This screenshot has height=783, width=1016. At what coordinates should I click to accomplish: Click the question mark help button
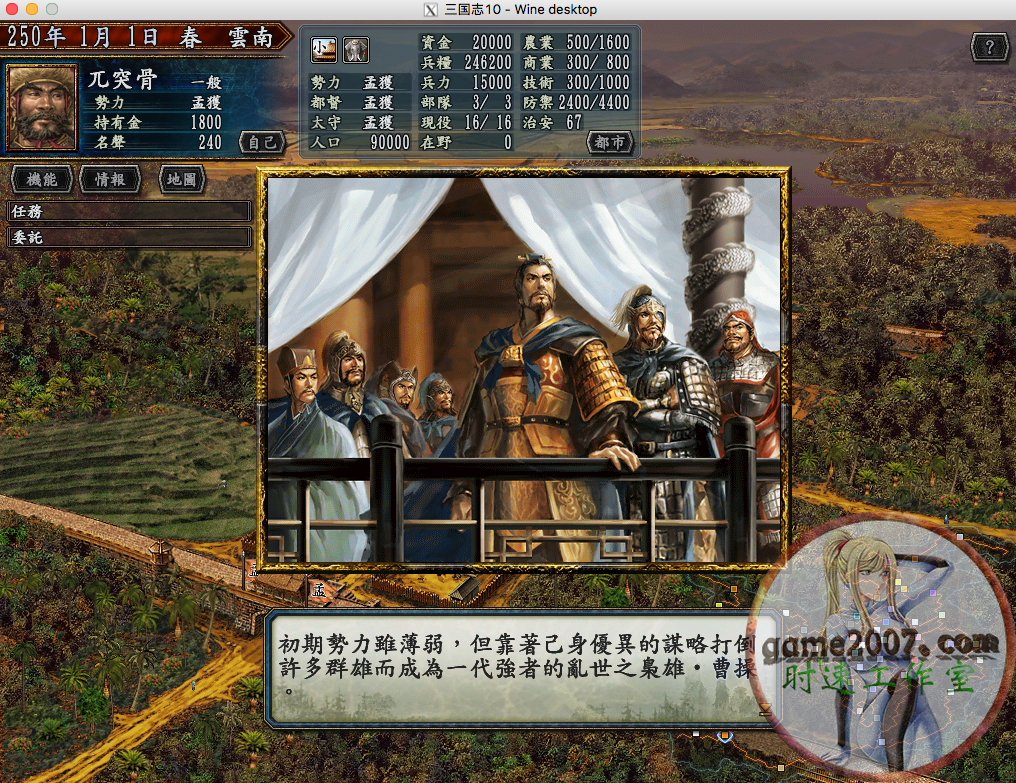click(989, 47)
